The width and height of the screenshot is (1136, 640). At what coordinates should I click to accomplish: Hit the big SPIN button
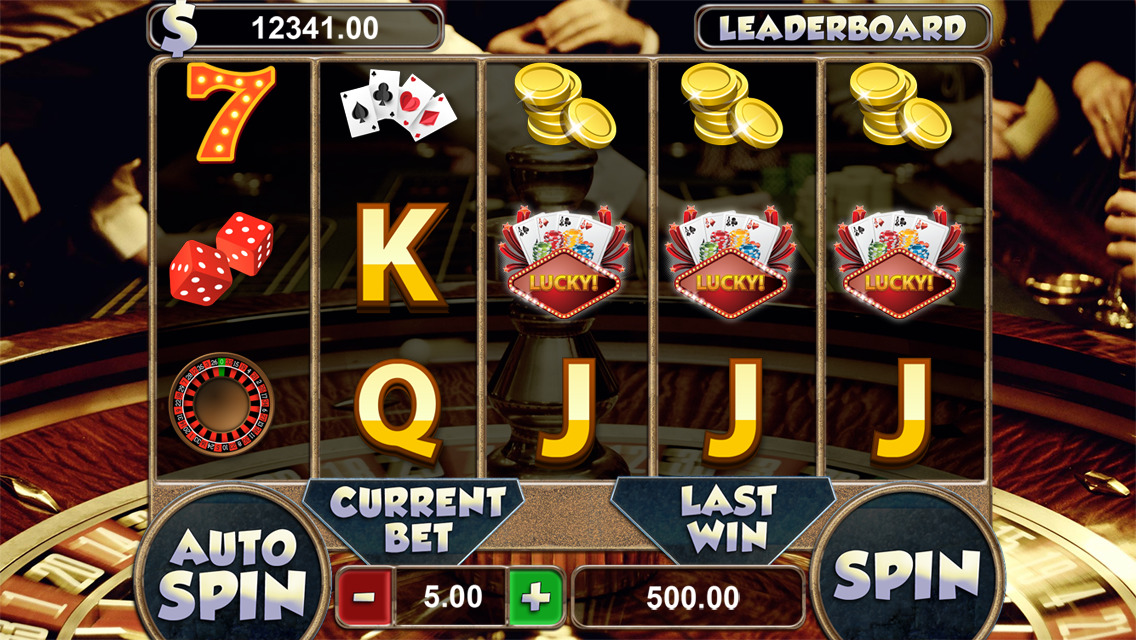tap(906, 573)
